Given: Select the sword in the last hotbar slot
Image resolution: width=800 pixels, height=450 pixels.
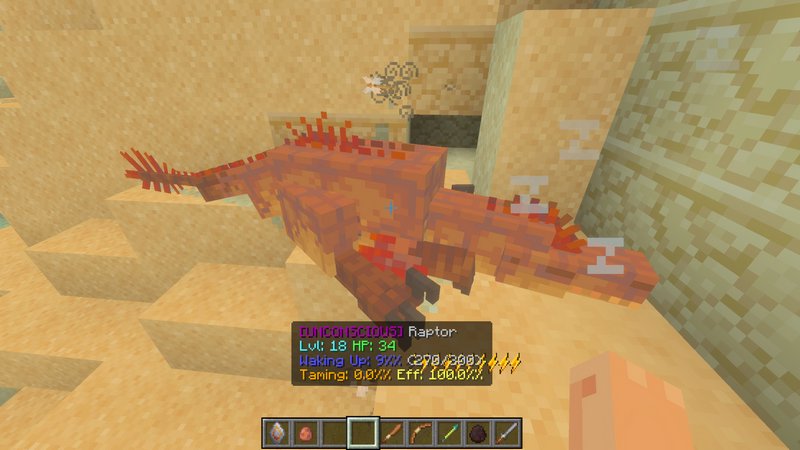Looking at the screenshot, I should click(x=509, y=432).
